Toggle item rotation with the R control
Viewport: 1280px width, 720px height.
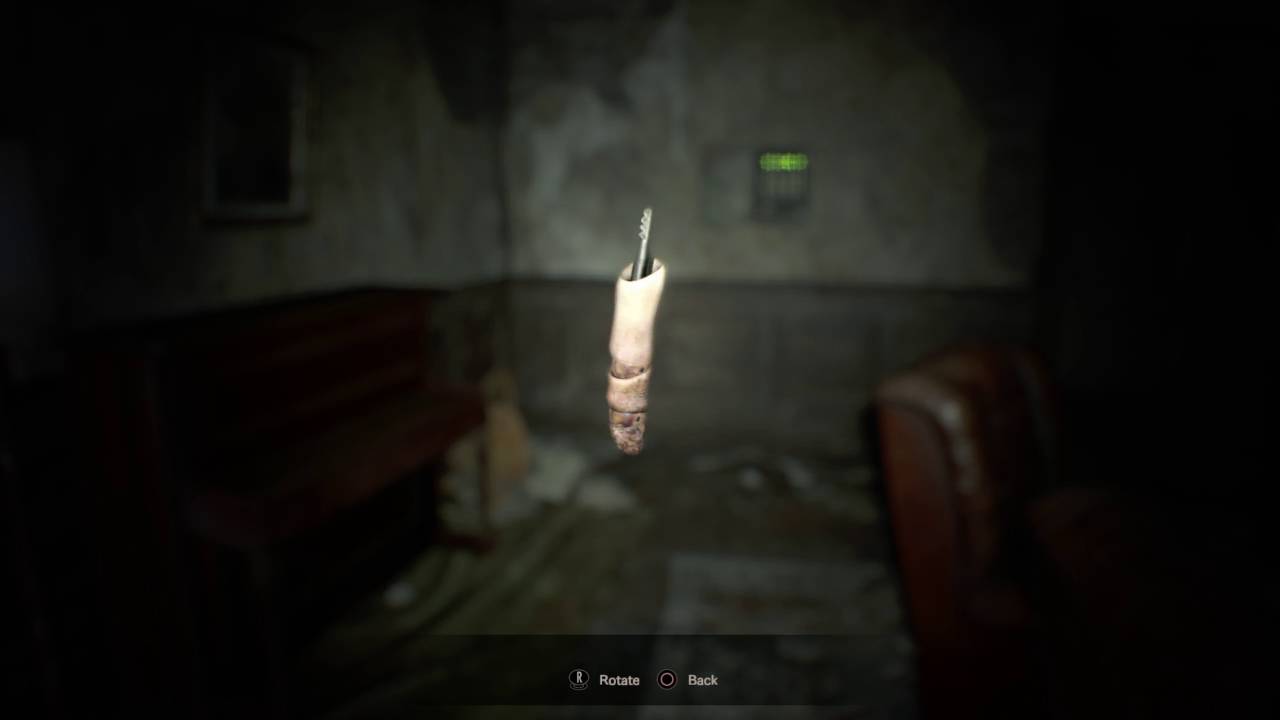[577, 680]
